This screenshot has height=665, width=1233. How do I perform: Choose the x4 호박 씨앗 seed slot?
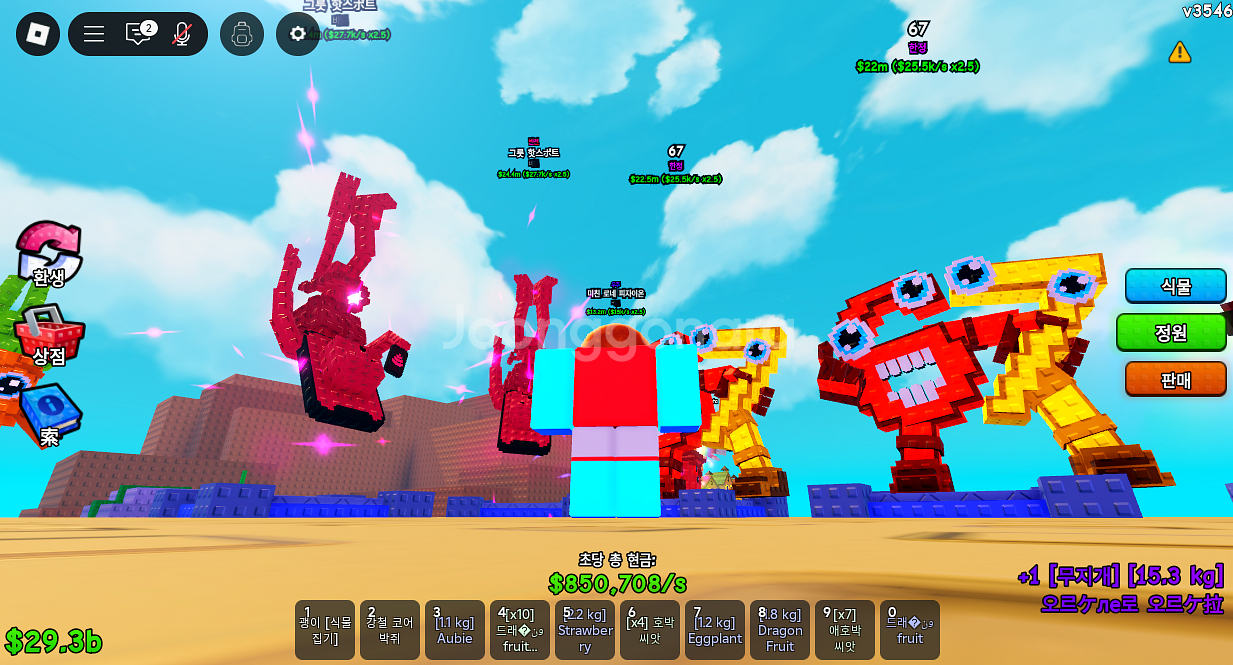650,630
